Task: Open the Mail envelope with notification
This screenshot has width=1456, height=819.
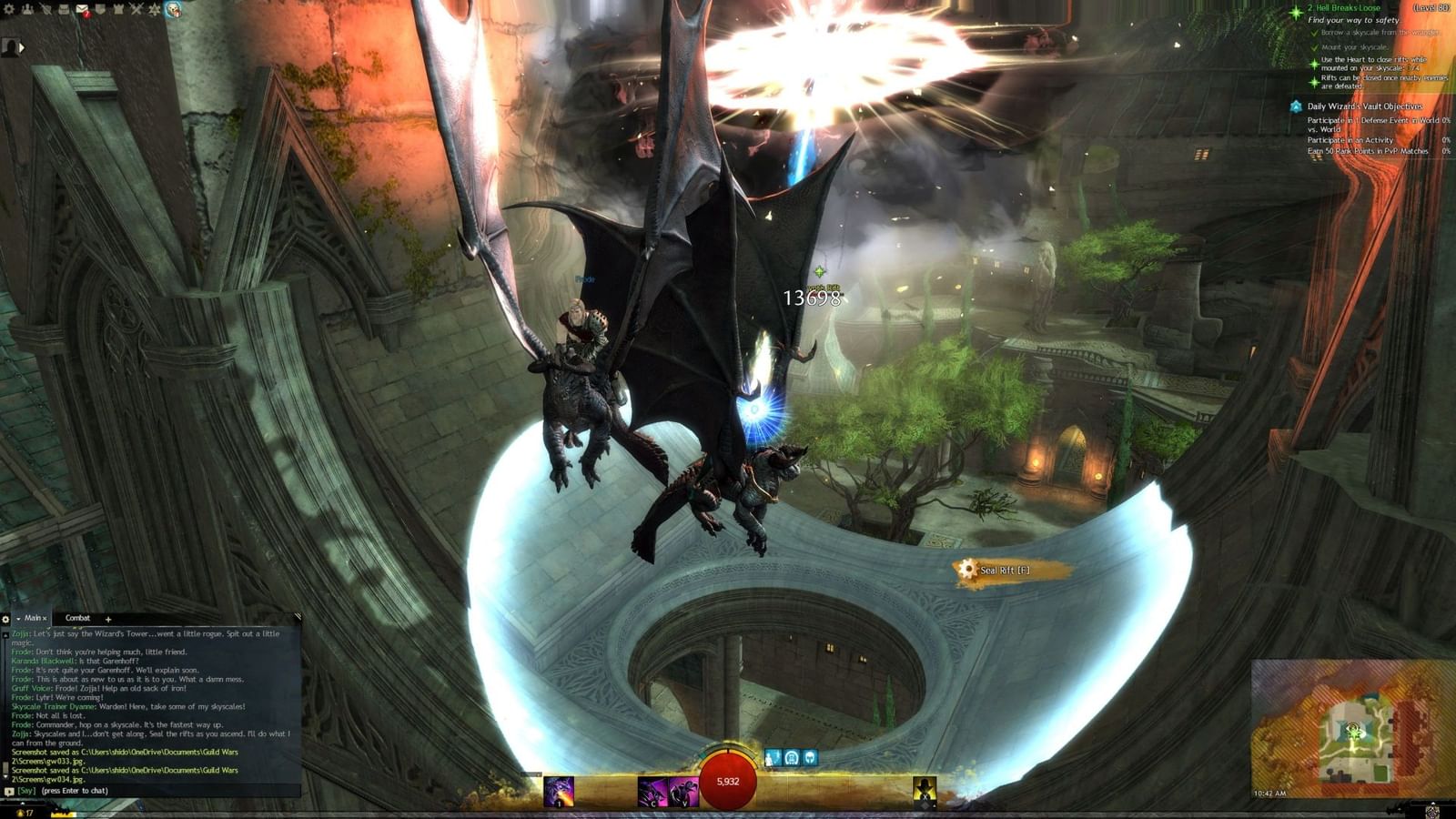Action: tap(82, 10)
